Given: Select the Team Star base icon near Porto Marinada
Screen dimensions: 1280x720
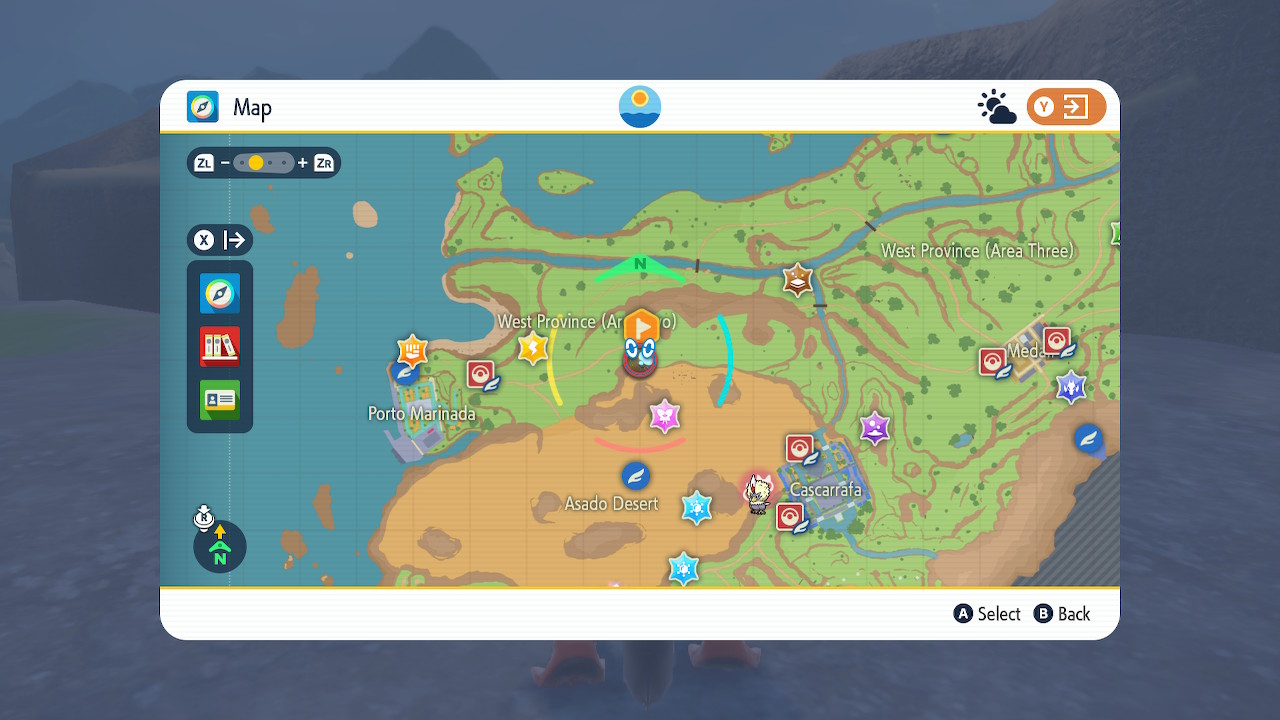Looking at the screenshot, I should point(410,350).
